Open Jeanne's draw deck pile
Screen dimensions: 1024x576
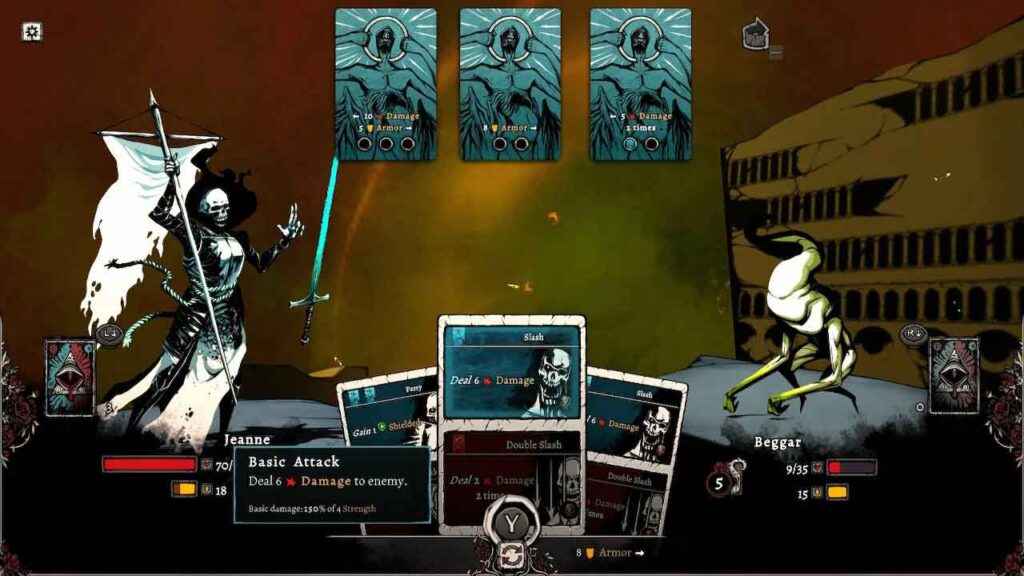70,376
